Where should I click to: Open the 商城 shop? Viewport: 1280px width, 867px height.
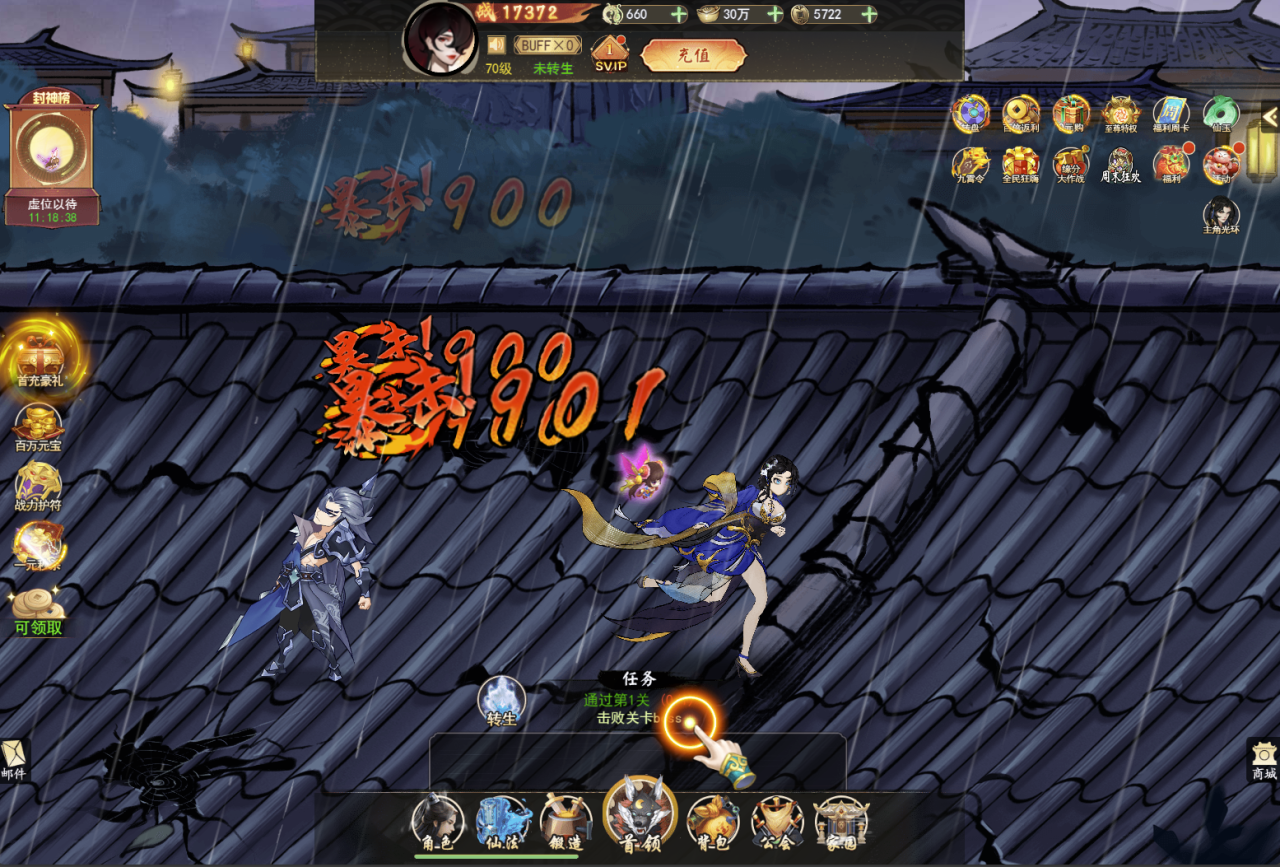[1264, 760]
